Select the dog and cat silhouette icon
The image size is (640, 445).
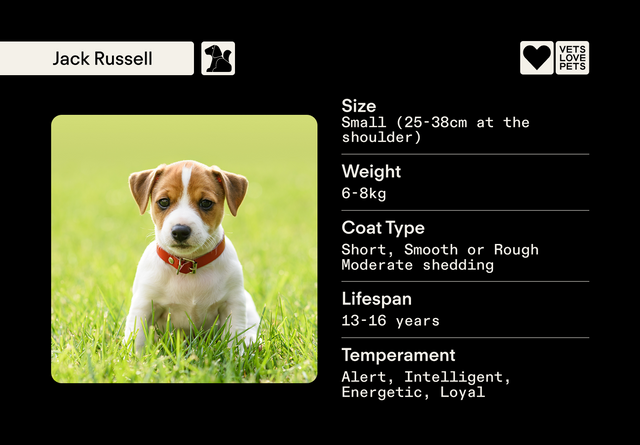[x=218, y=58]
